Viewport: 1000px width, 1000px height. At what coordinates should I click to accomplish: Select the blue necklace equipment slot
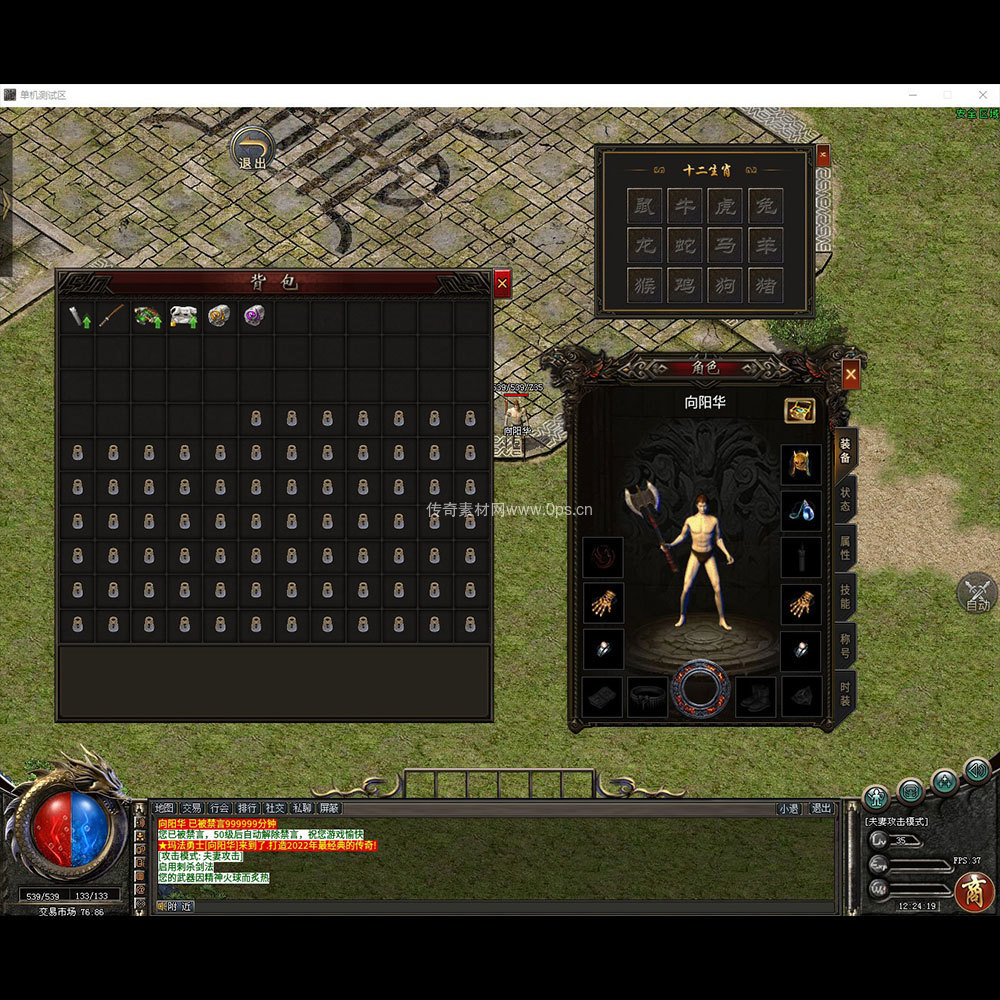(800, 510)
